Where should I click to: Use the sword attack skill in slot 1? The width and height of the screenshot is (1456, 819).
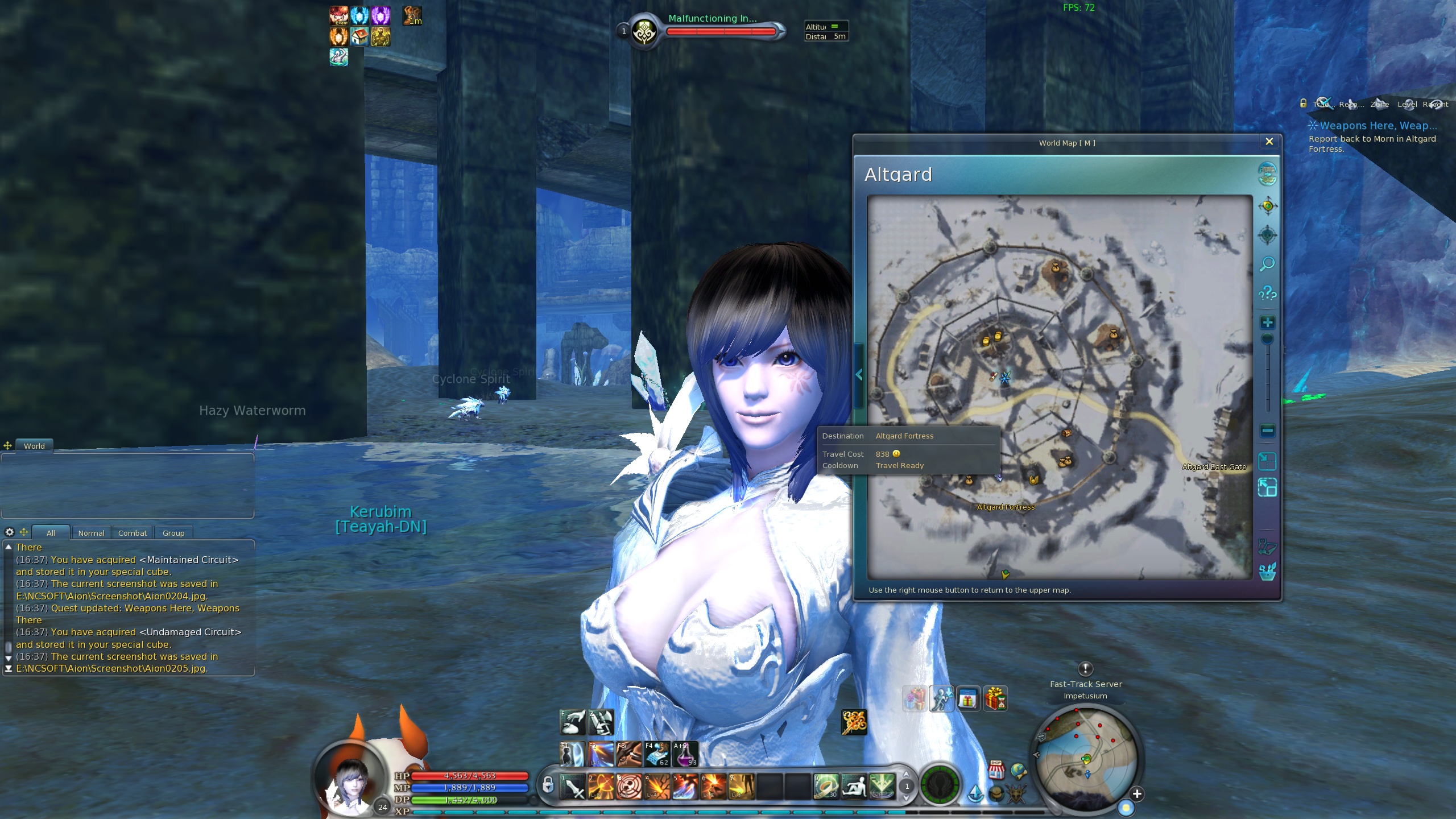[573, 787]
